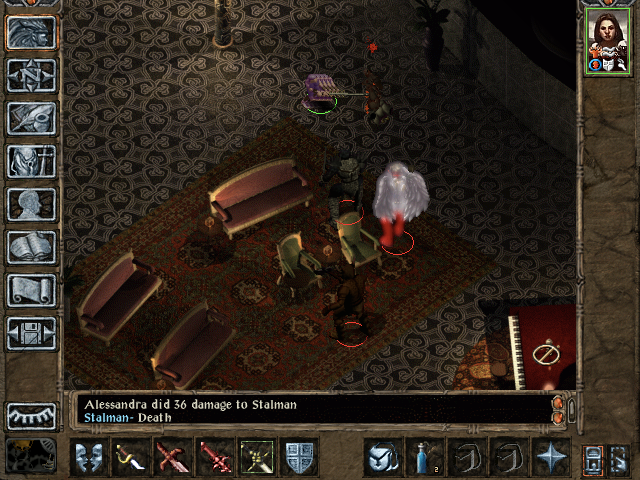This screenshot has width=640, height=480.
Task: Select the curved dagger weapon slot
Action: (131, 457)
